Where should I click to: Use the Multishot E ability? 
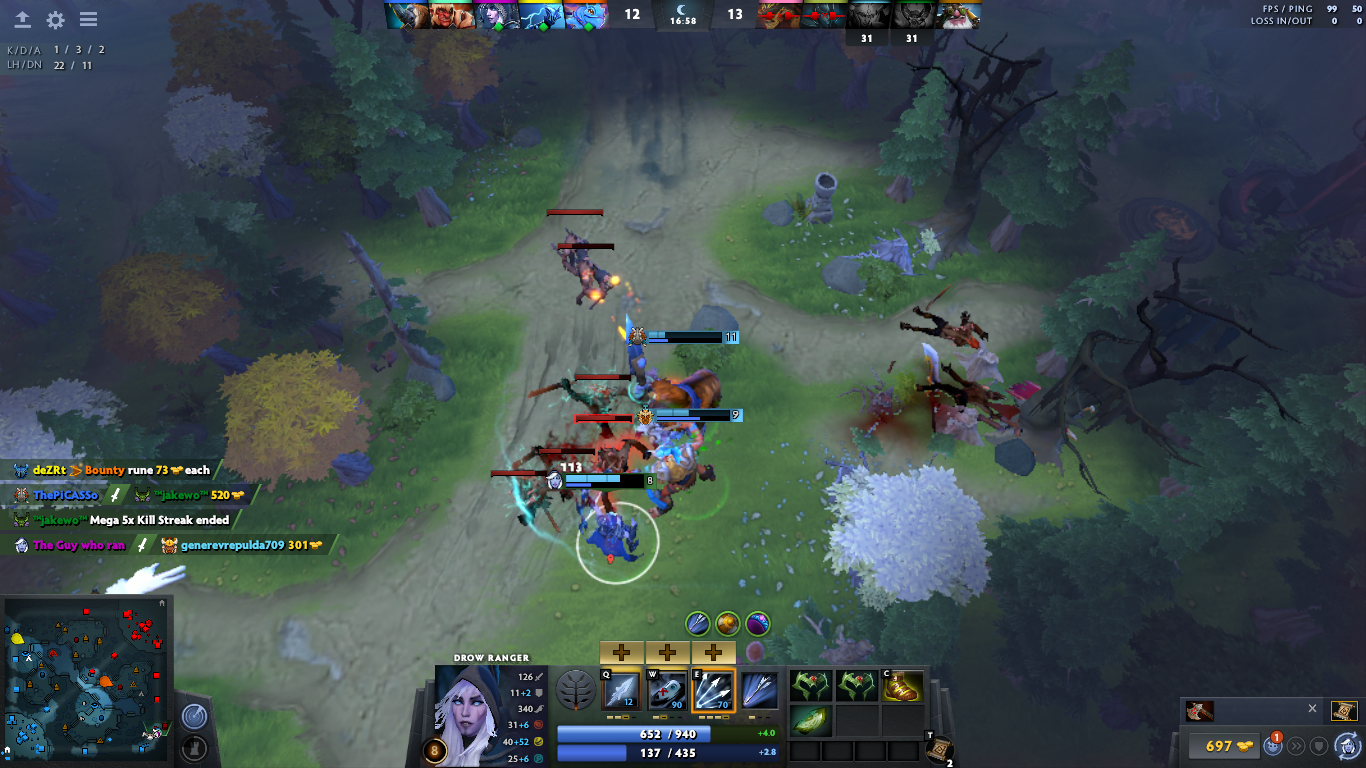point(714,690)
